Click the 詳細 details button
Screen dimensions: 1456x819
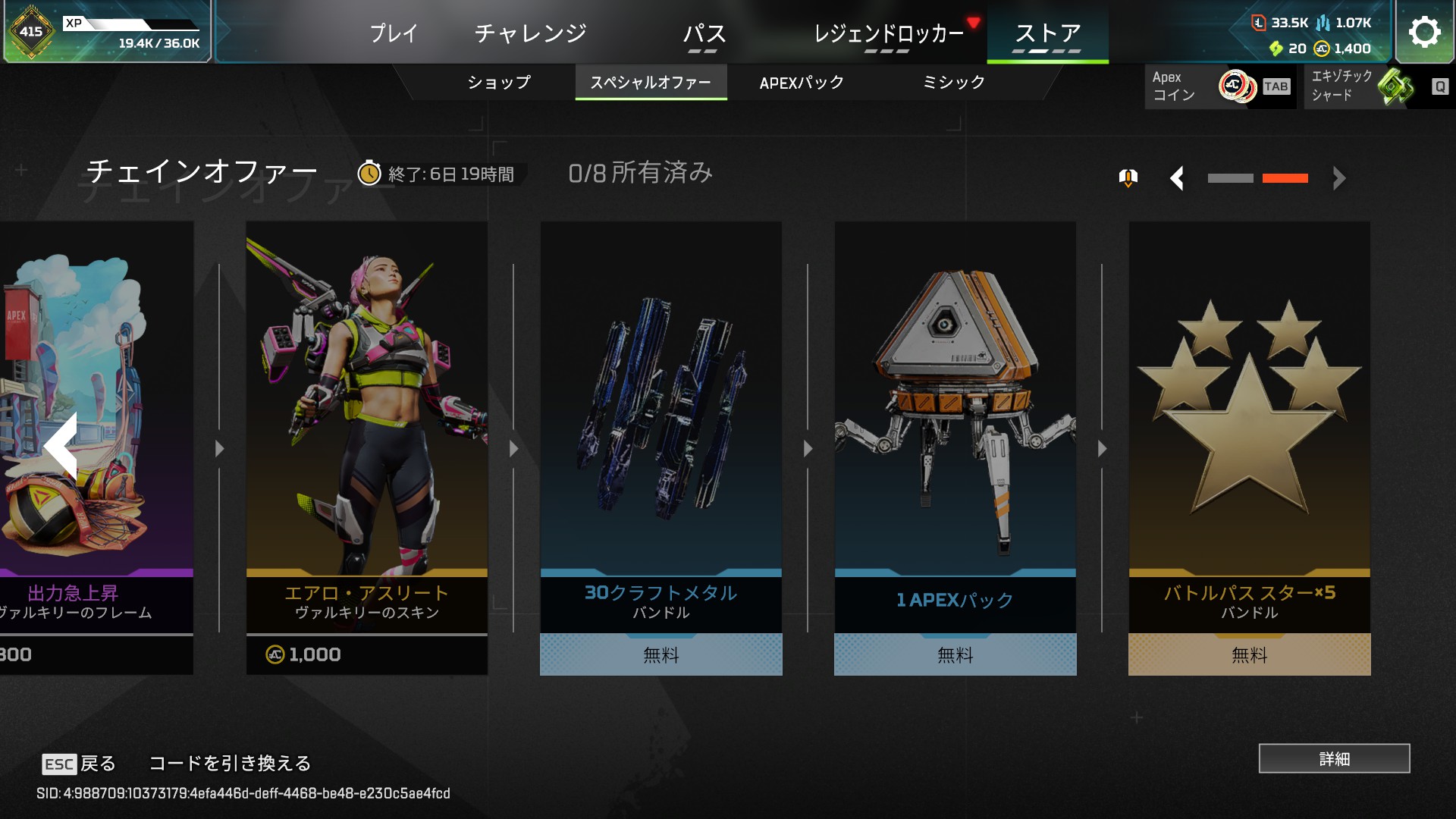tap(1334, 758)
